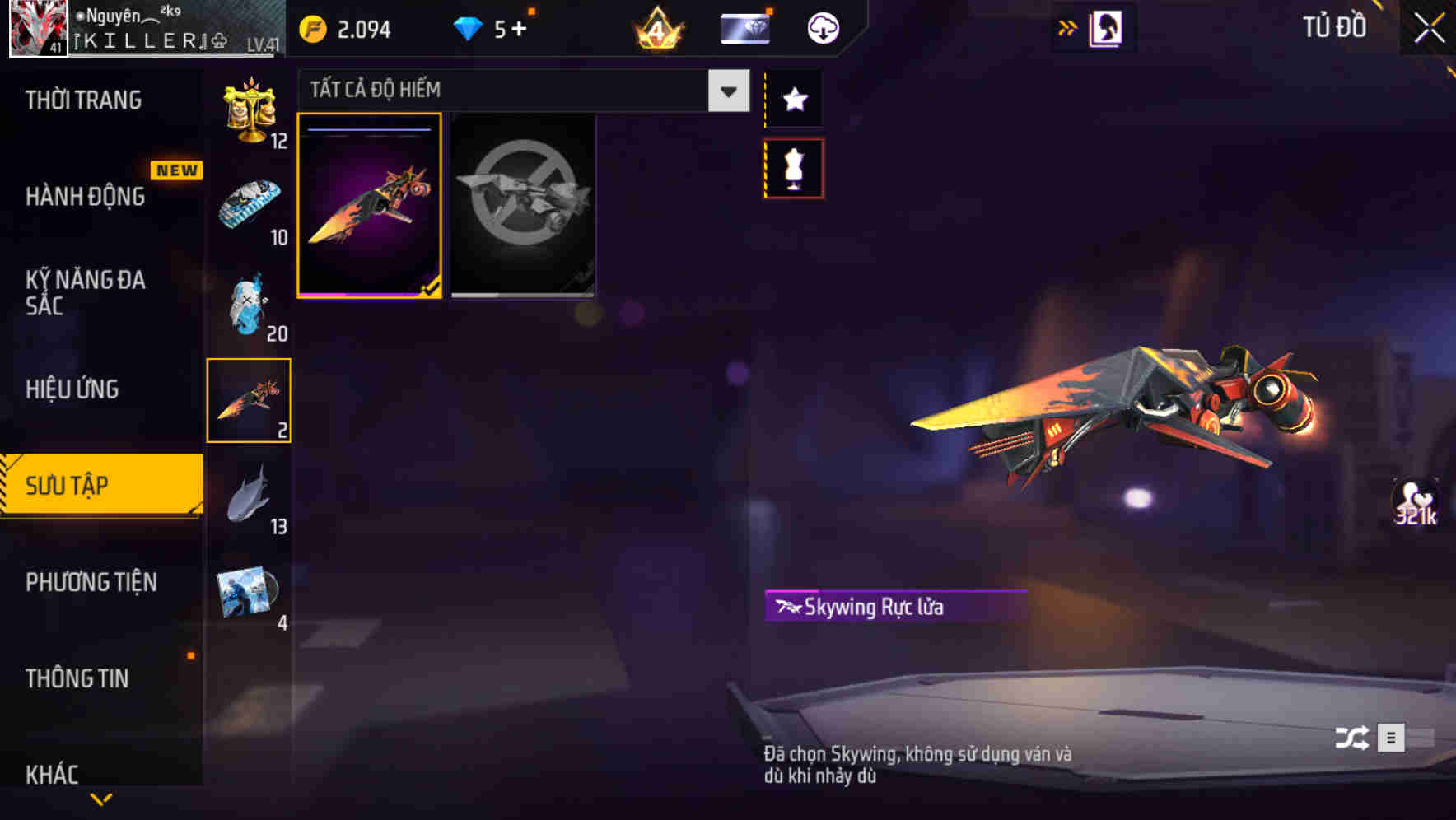Open the membership card icon in top bar
The image size is (1456, 820).
pyautogui.click(x=744, y=27)
